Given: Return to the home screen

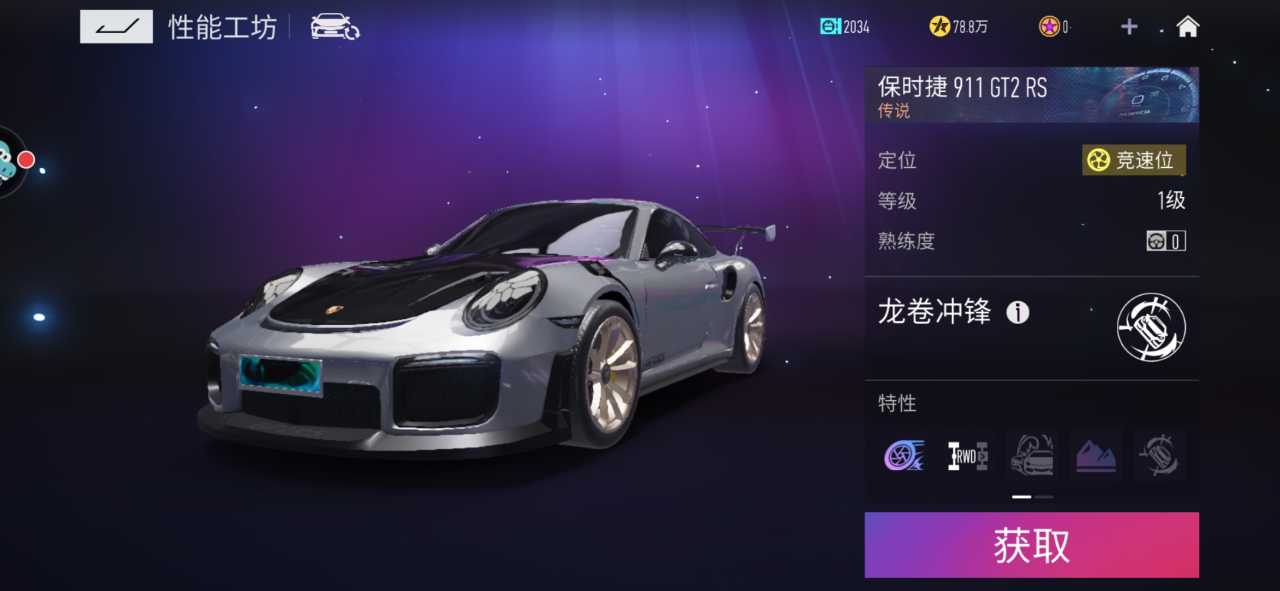Looking at the screenshot, I should coord(1187,27).
